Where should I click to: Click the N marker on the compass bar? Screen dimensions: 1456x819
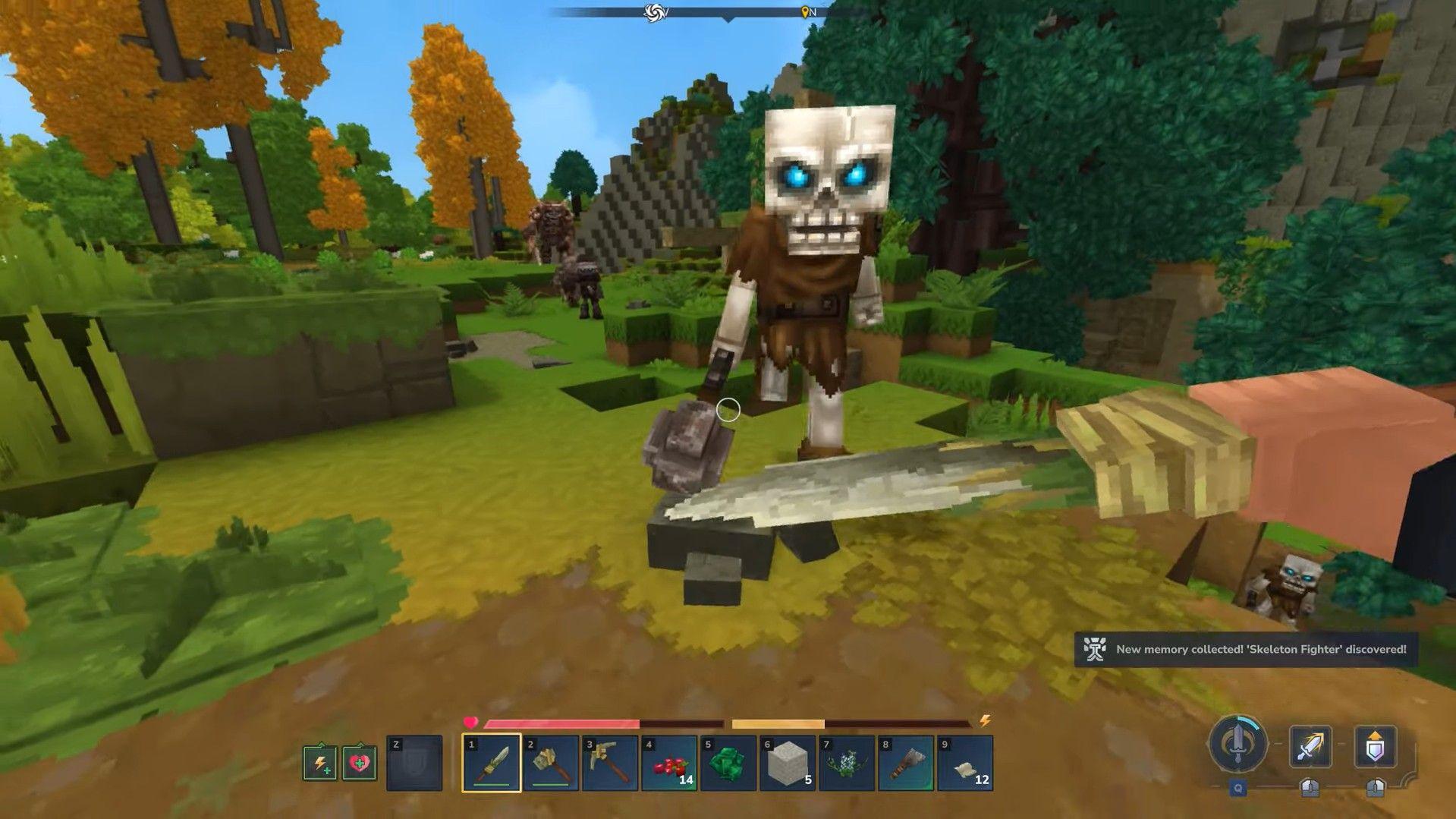[809, 11]
